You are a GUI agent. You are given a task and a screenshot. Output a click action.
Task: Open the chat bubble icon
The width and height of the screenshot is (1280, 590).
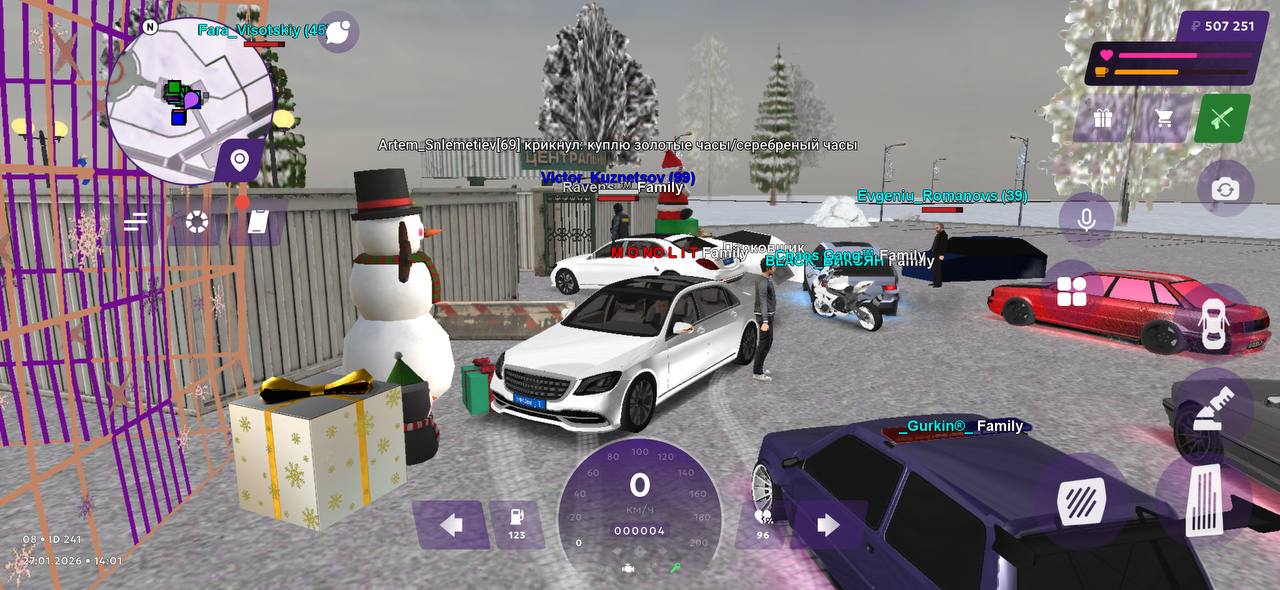coord(338,32)
